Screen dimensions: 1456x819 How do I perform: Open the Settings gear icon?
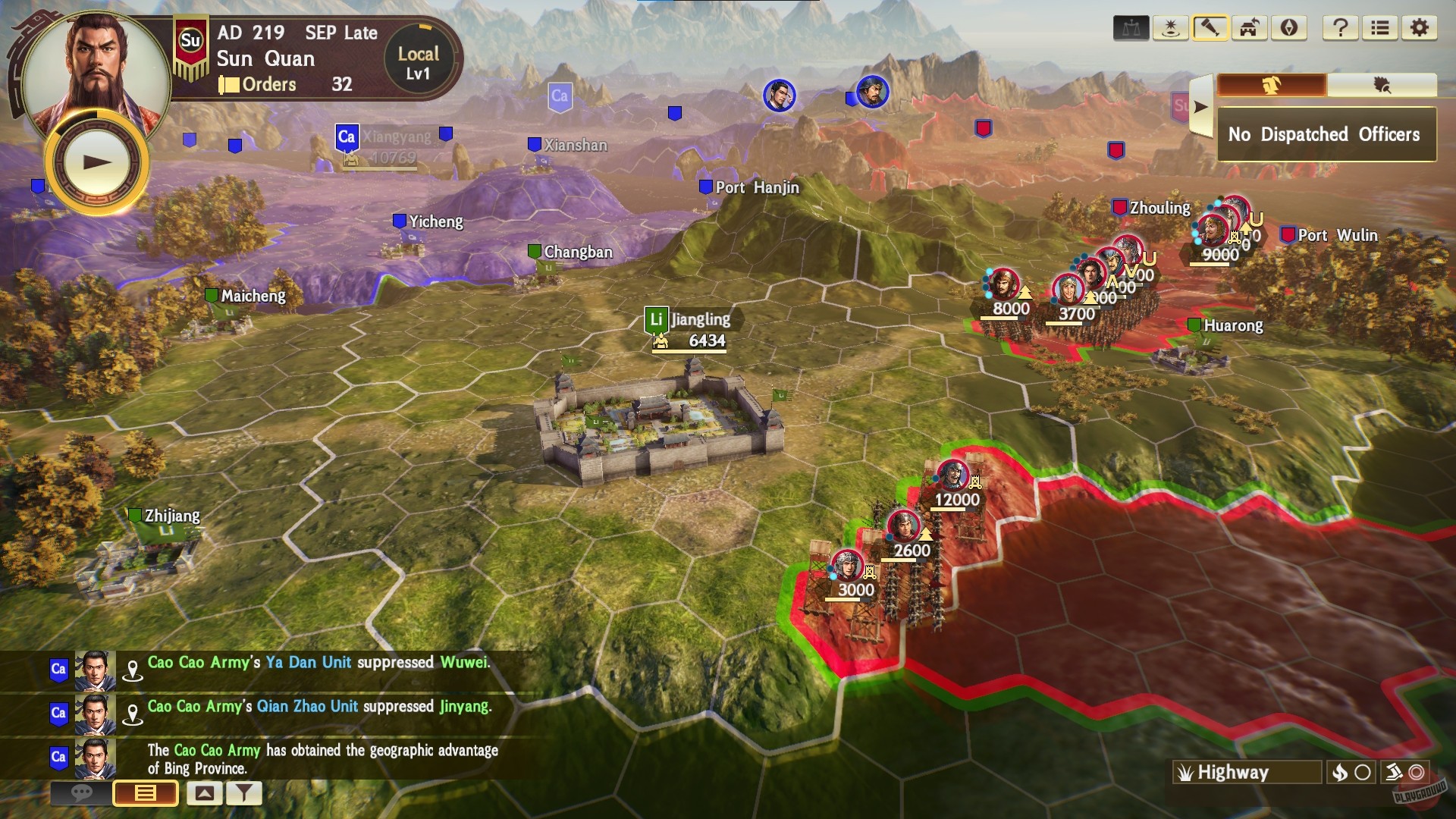[x=1420, y=28]
